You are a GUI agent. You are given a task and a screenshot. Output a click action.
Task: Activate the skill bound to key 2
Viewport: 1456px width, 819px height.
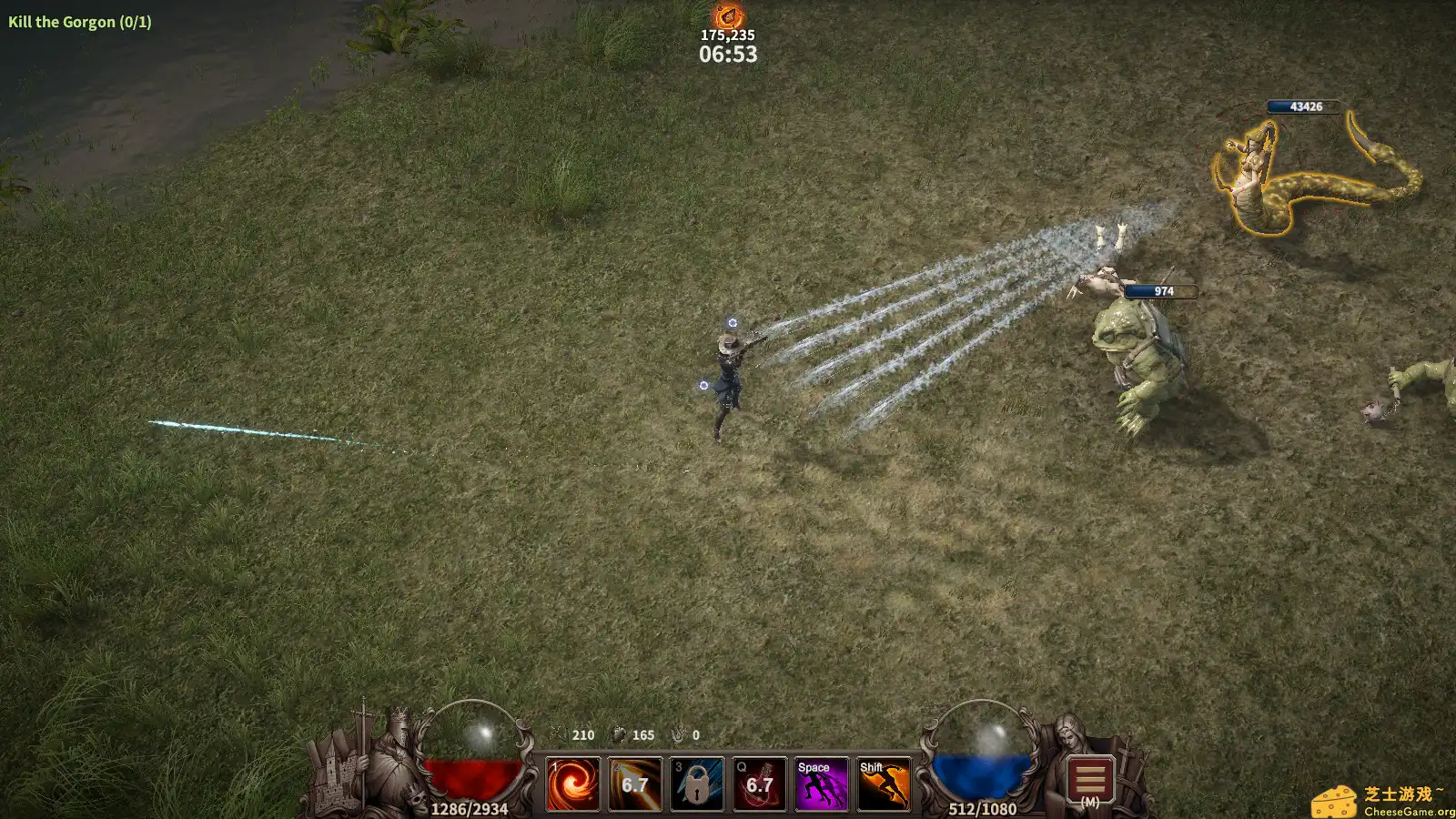click(x=634, y=784)
